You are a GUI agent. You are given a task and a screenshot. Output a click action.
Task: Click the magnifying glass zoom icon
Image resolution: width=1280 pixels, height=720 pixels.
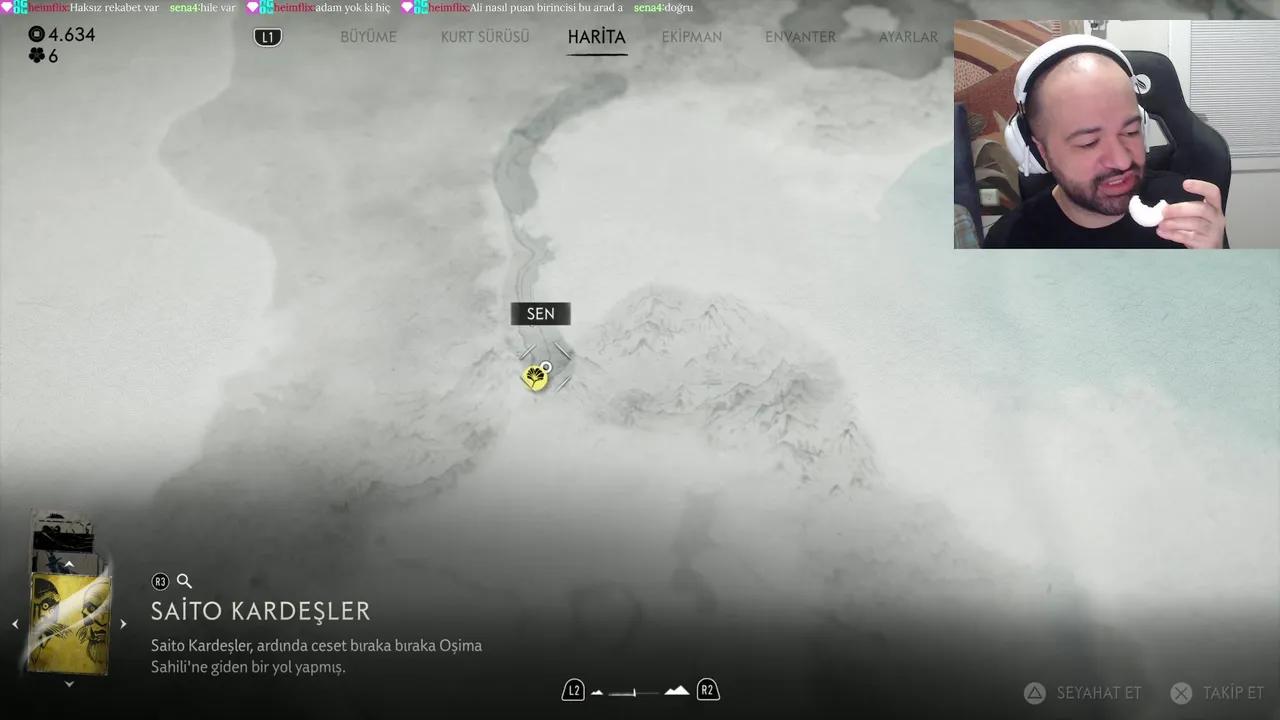[x=184, y=581]
